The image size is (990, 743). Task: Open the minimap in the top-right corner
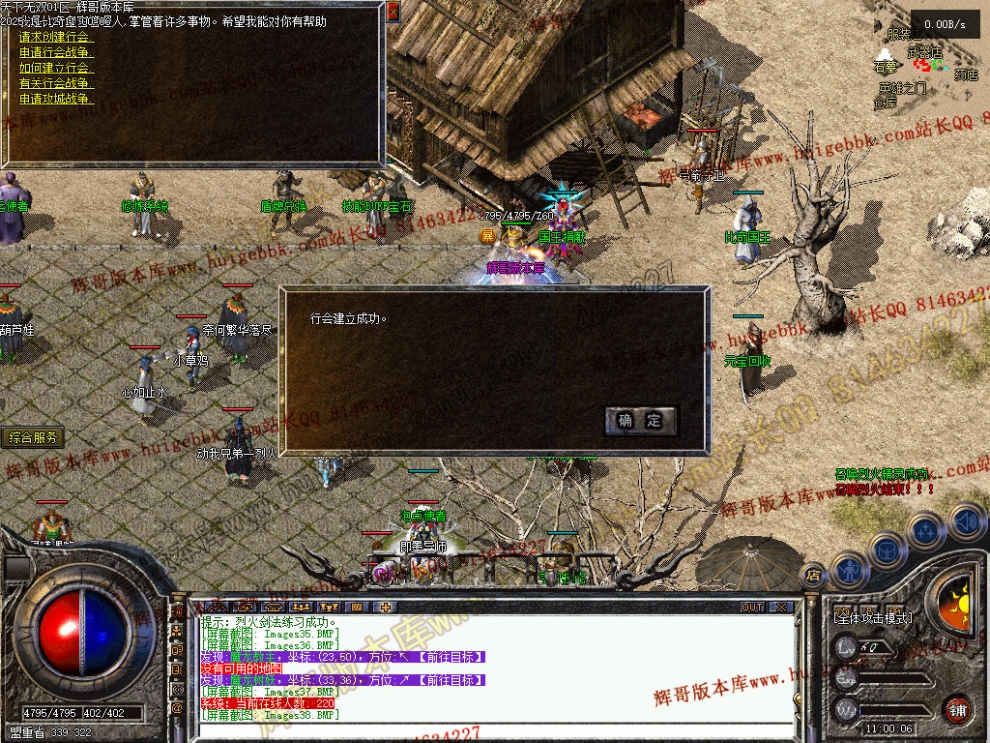tap(926, 65)
